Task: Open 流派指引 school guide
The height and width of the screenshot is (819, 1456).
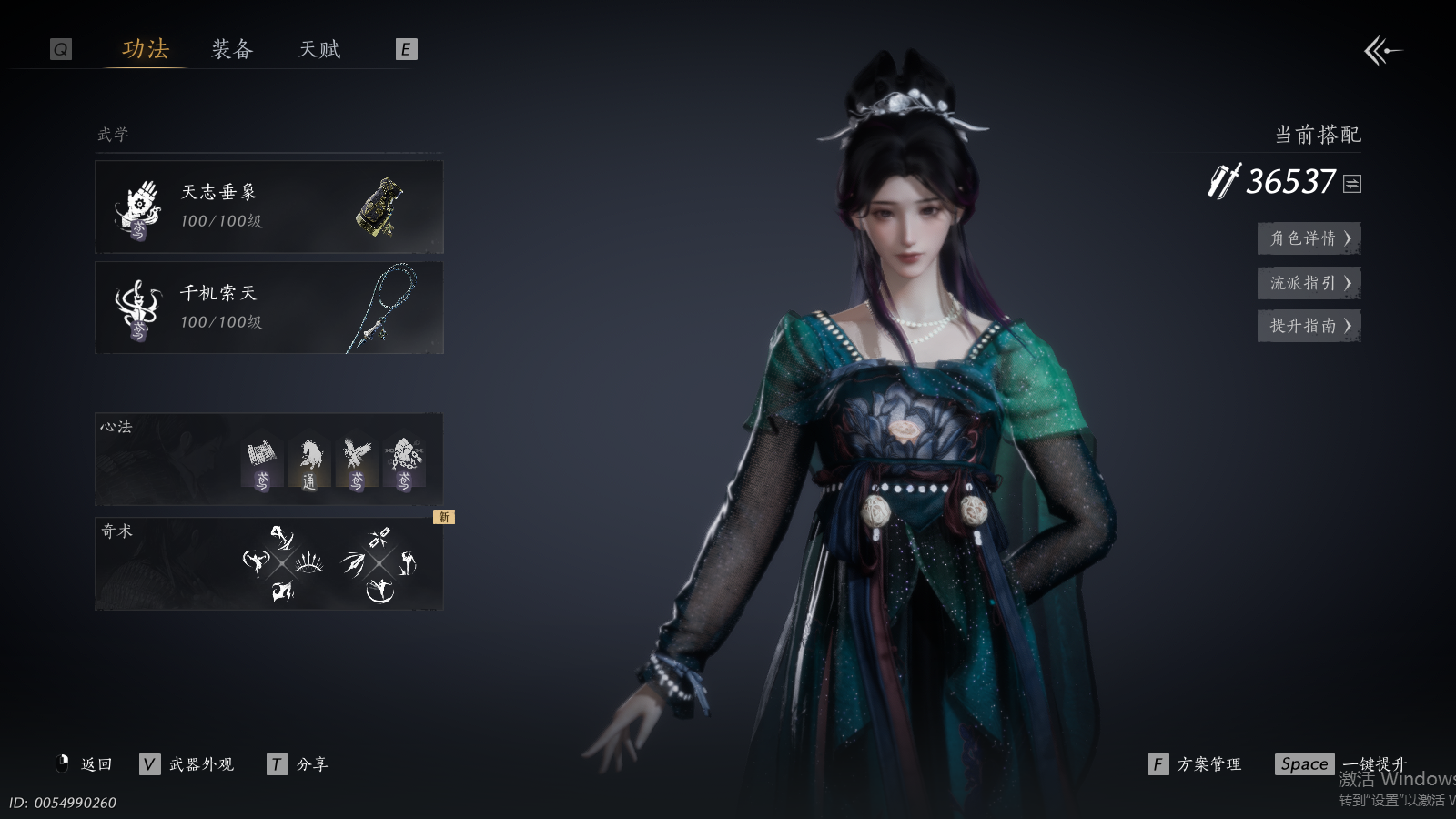Action: pyautogui.click(x=1309, y=283)
